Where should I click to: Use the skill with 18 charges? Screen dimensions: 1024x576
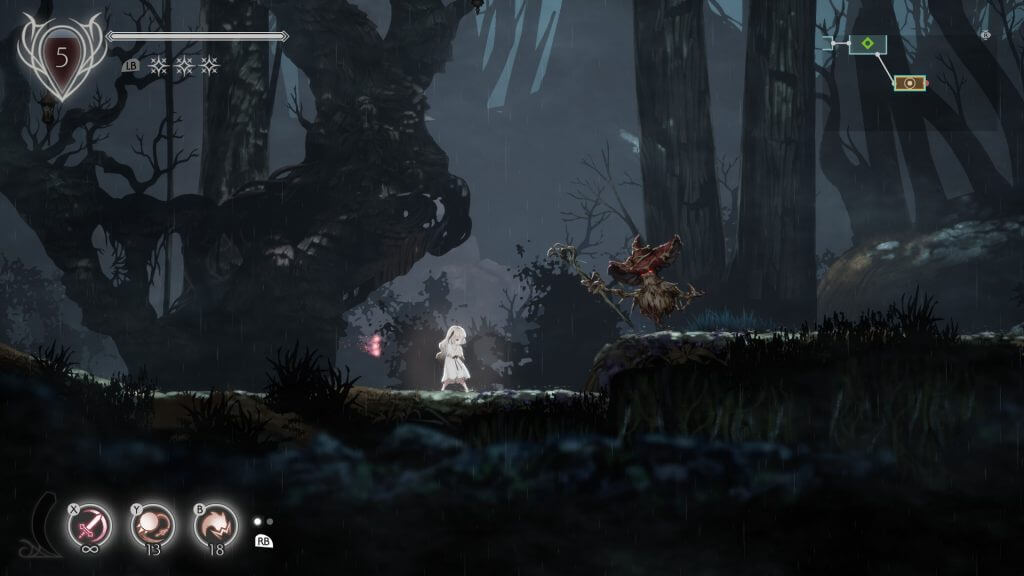(215, 524)
